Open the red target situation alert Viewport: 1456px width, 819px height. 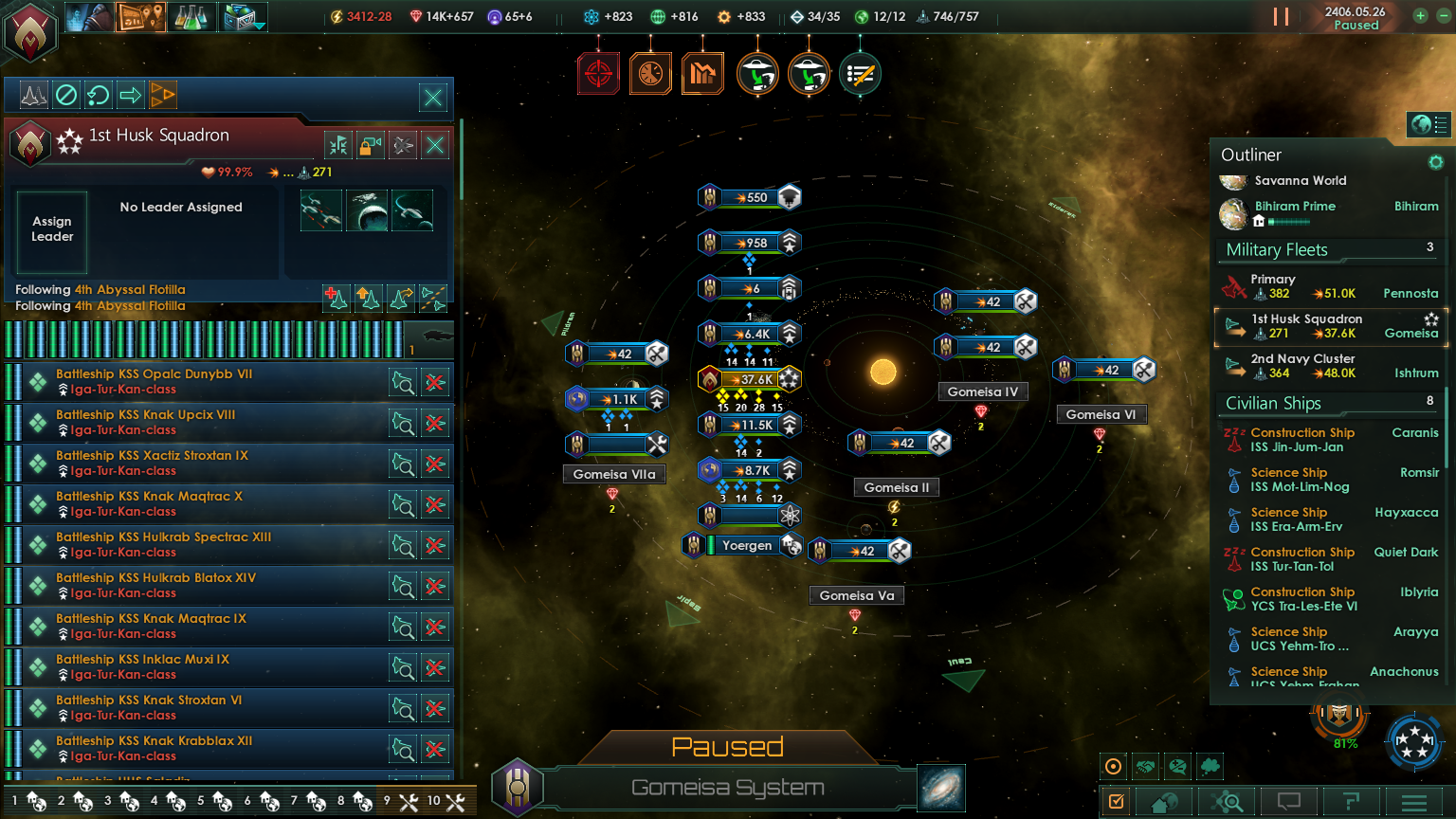tap(598, 74)
